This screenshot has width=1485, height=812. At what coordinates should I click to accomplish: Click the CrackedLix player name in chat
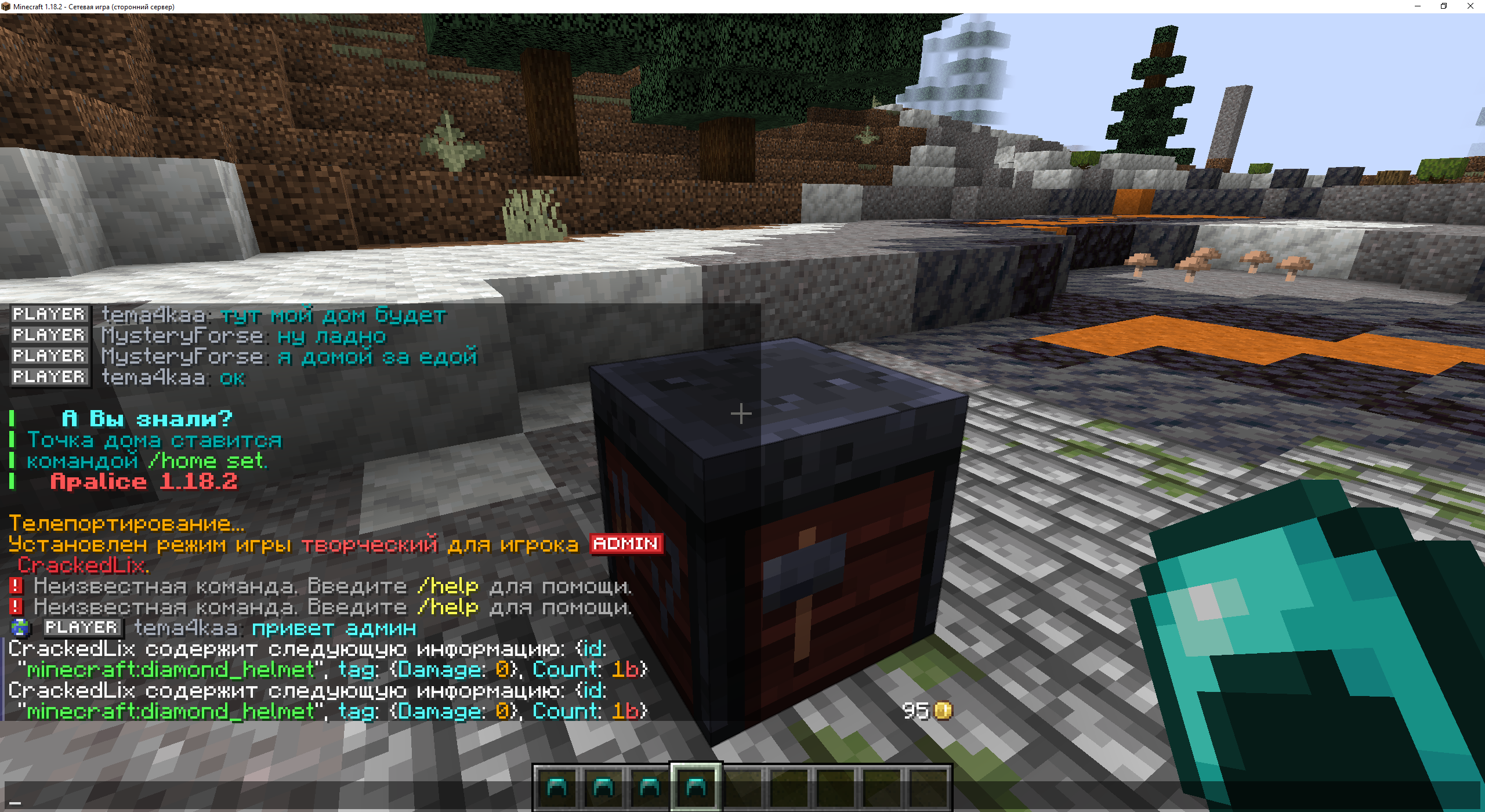point(81,565)
